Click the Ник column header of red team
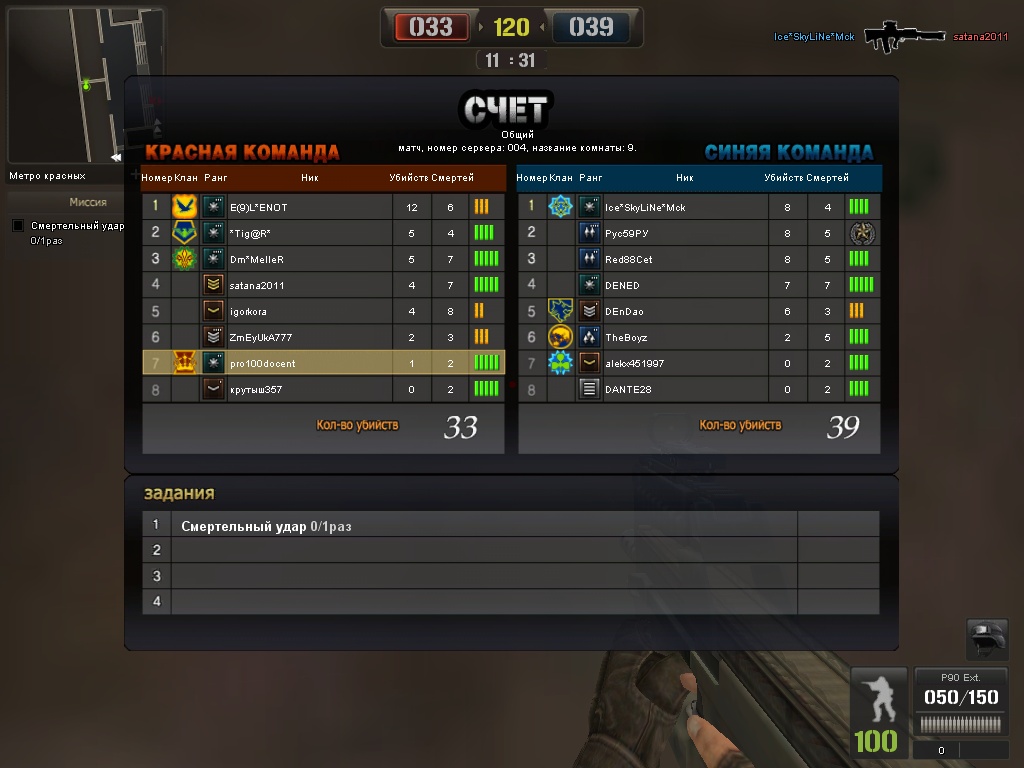1024x768 pixels. 309,178
